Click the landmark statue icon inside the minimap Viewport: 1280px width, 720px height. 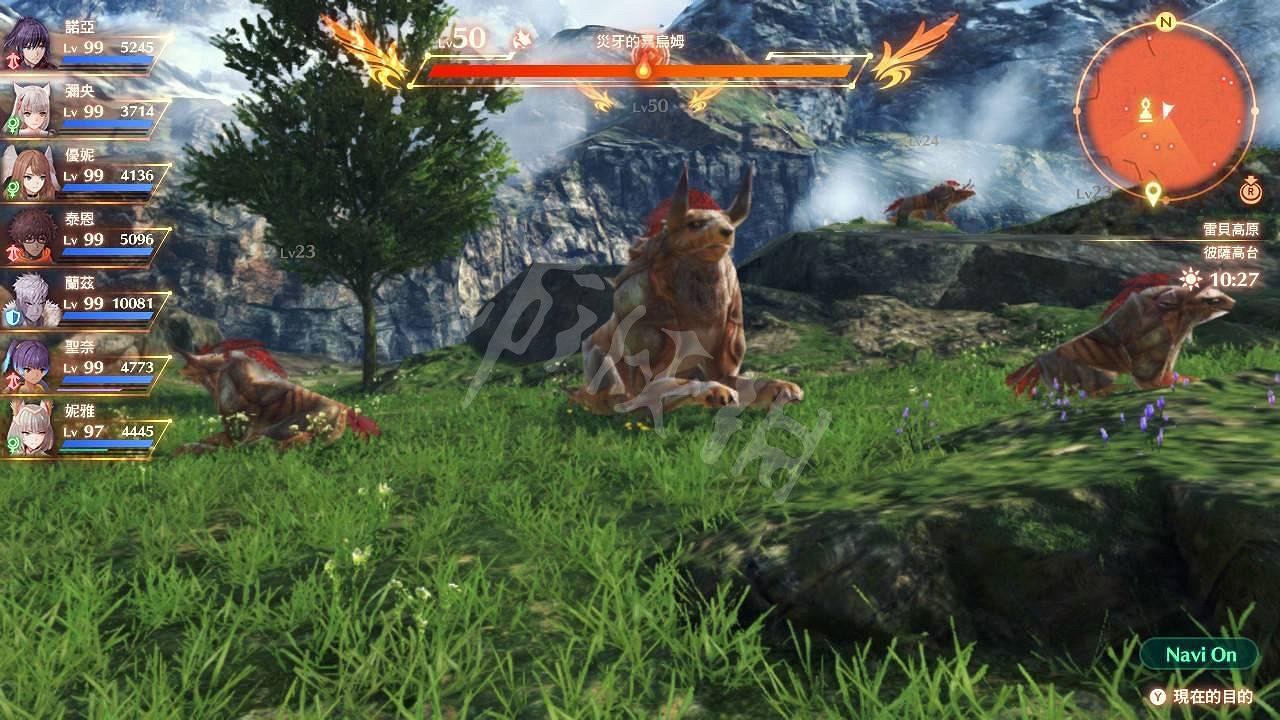tap(1146, 109)
